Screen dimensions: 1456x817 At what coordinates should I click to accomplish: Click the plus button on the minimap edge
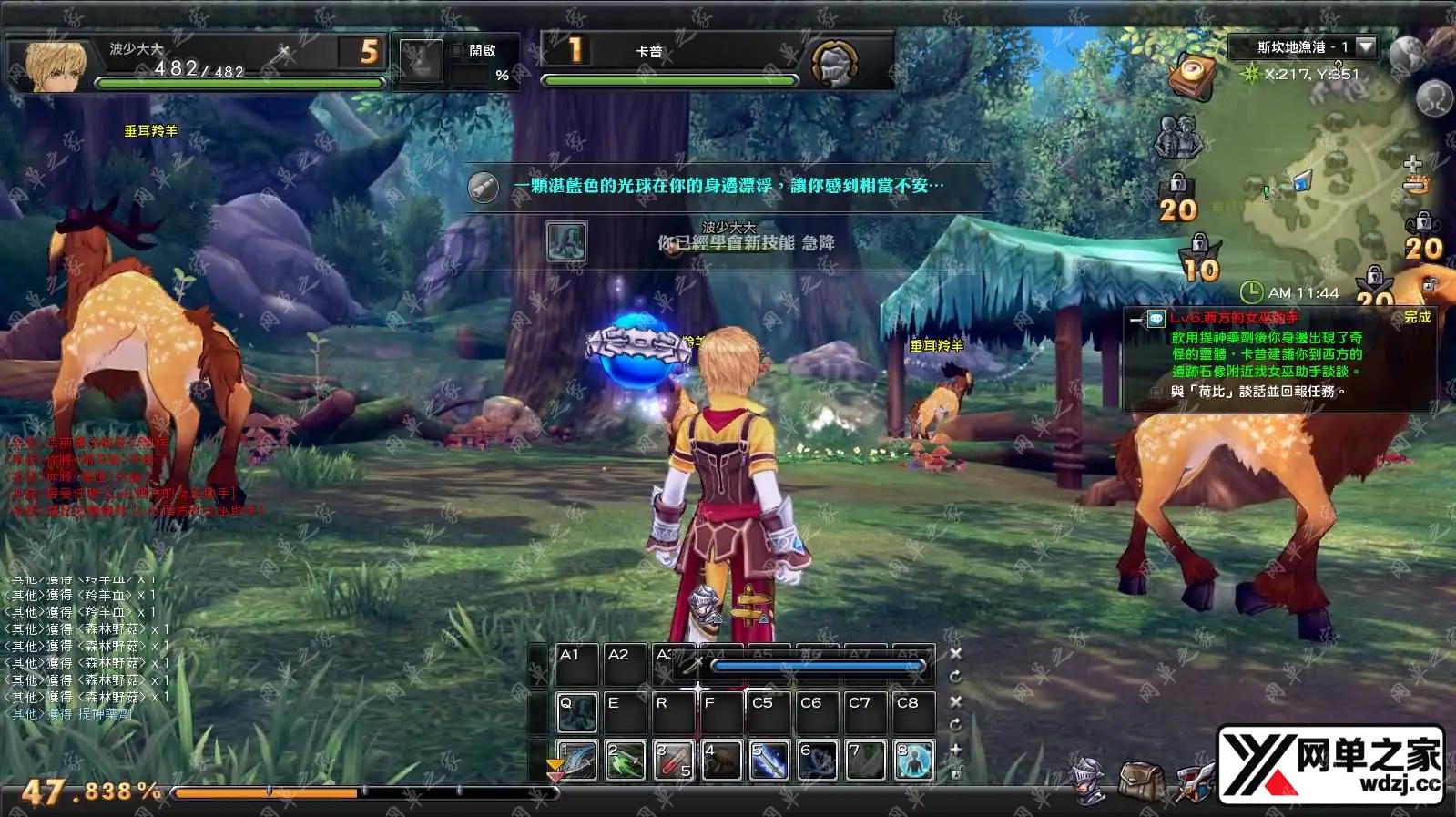[x=1412, y=163]
